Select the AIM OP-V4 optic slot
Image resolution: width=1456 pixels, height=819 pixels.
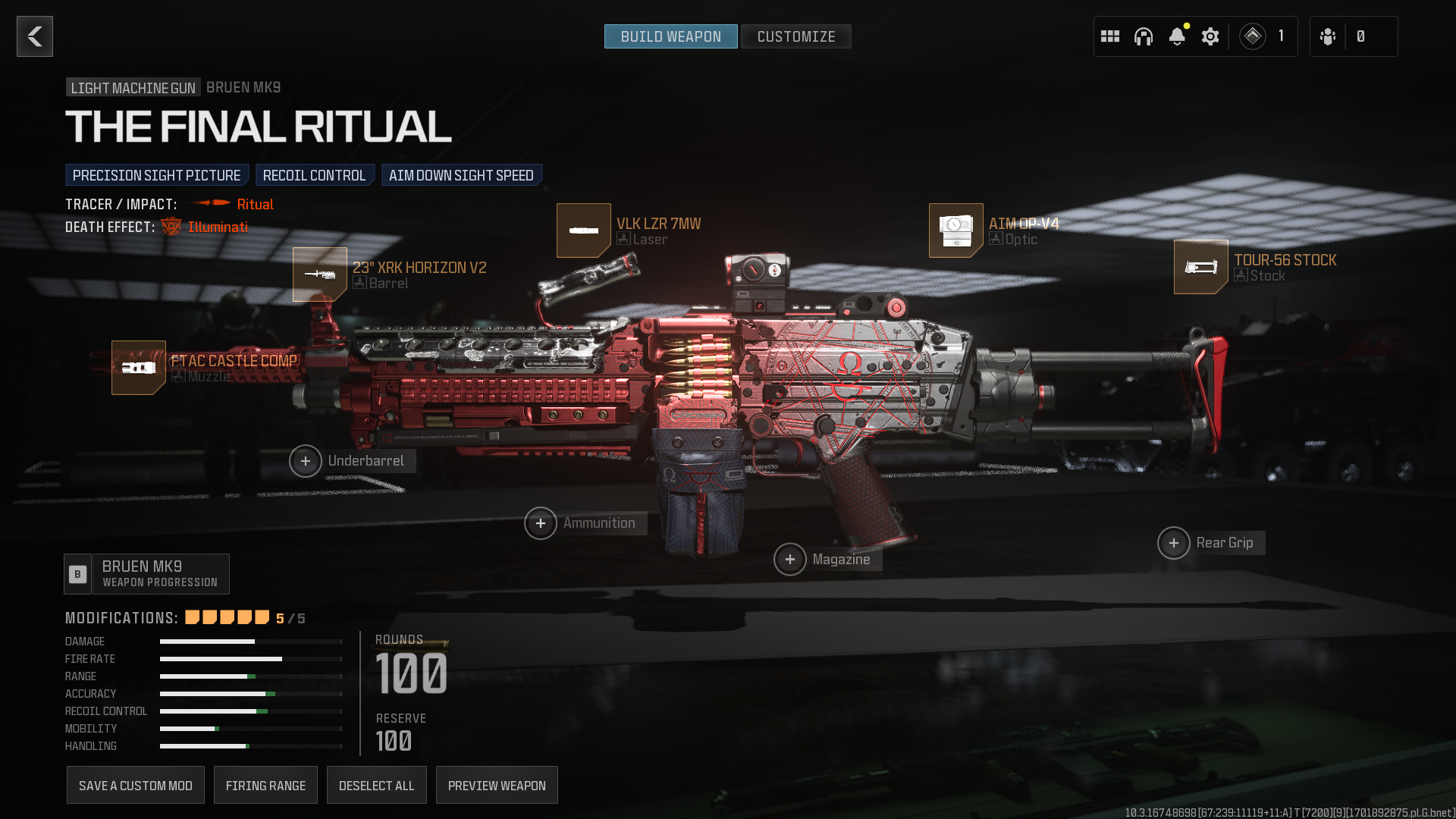pos(956,231)
